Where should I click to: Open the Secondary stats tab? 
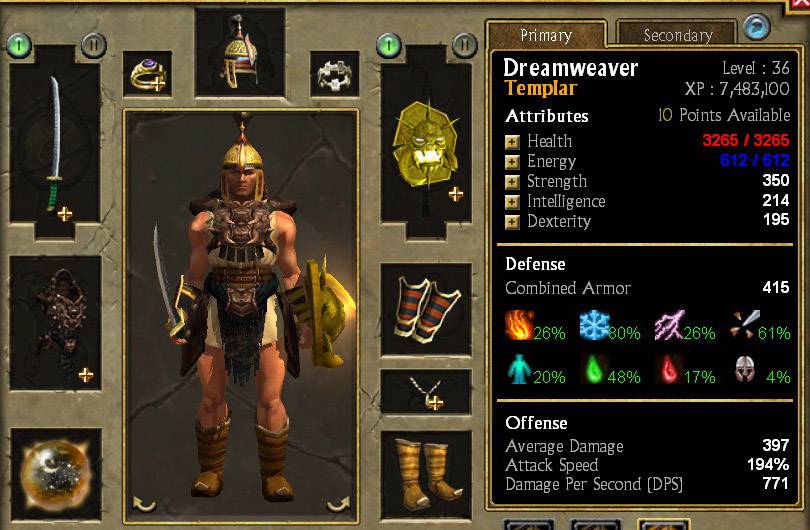[x=676, y=35]
